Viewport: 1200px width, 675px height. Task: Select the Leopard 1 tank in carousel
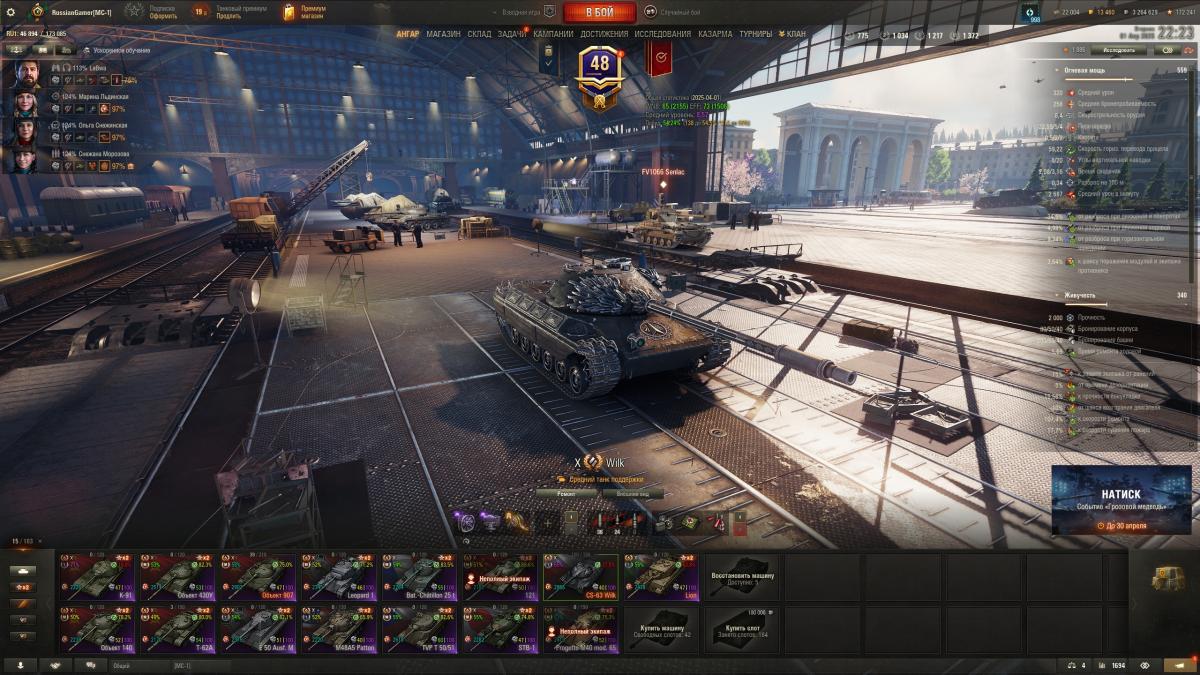pyautogui.click(x=338, y=578)
